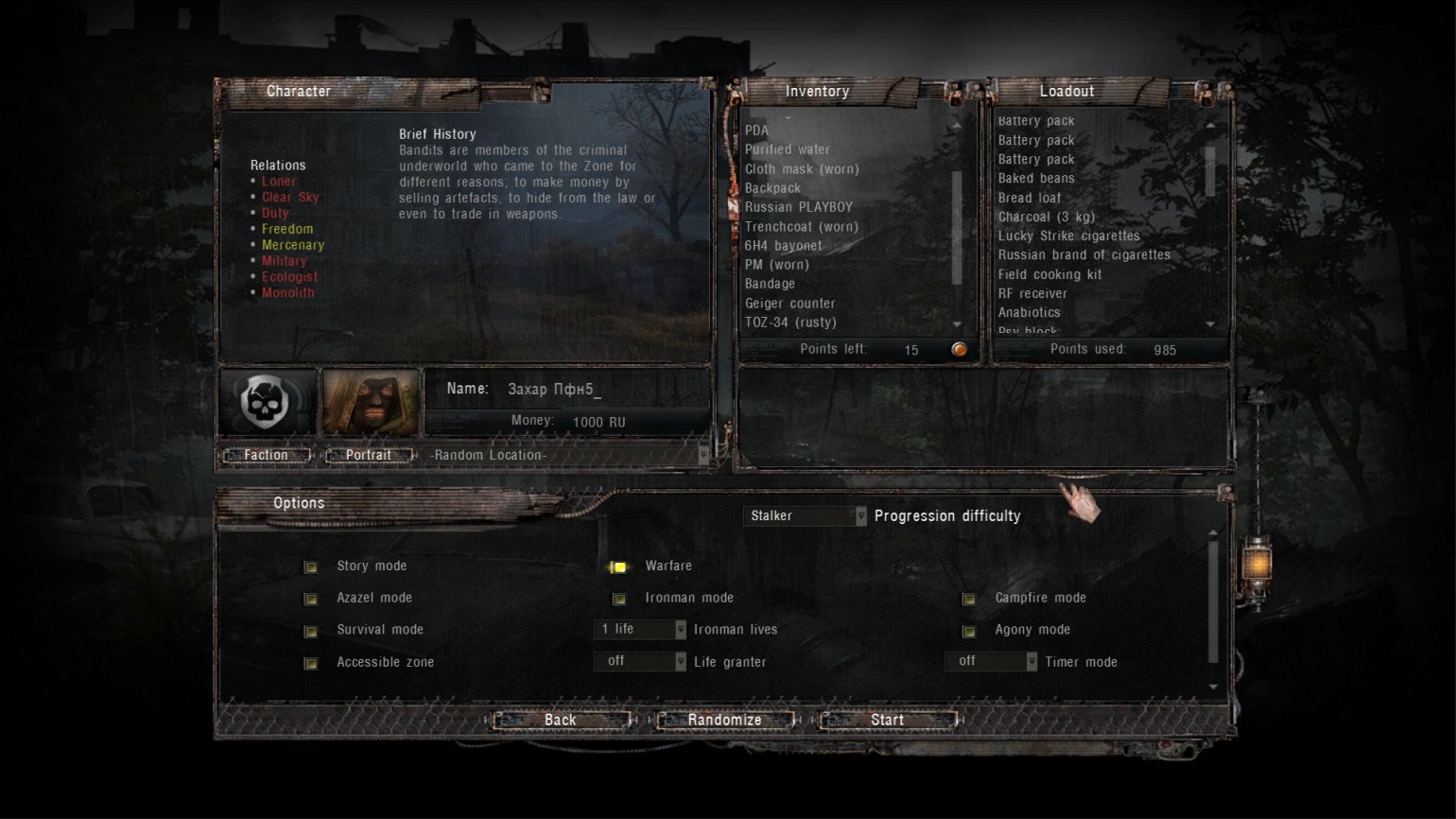Click the Randomize button

tap(724, 720)
